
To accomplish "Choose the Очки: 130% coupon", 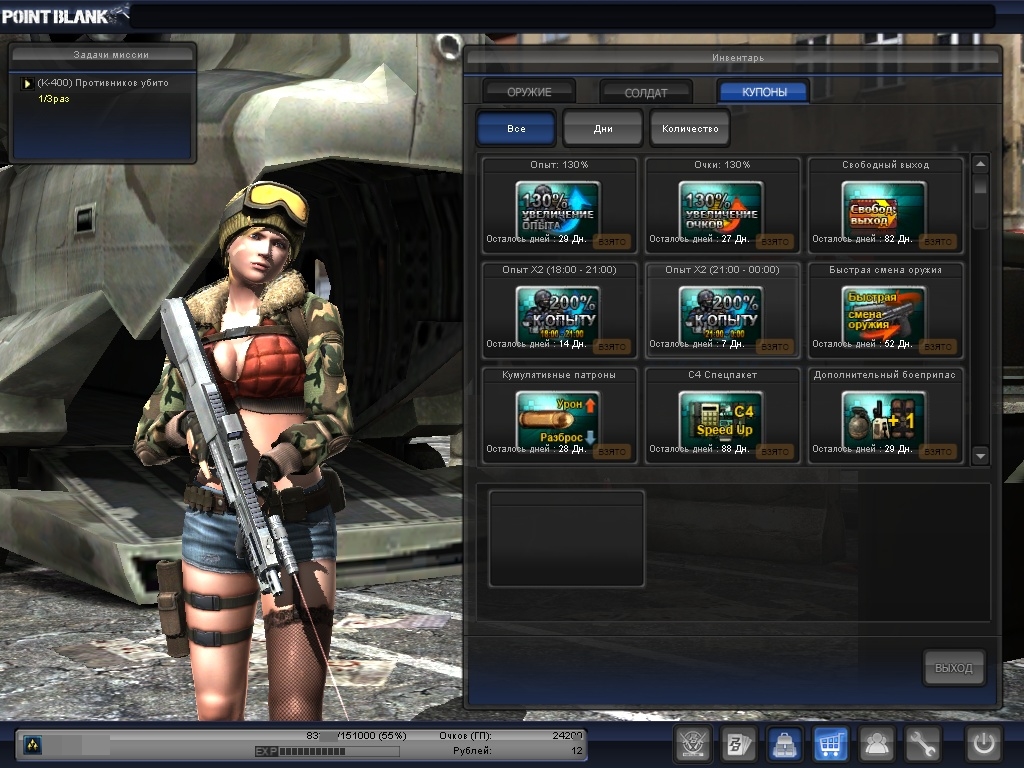I will (x=721, y=207).
